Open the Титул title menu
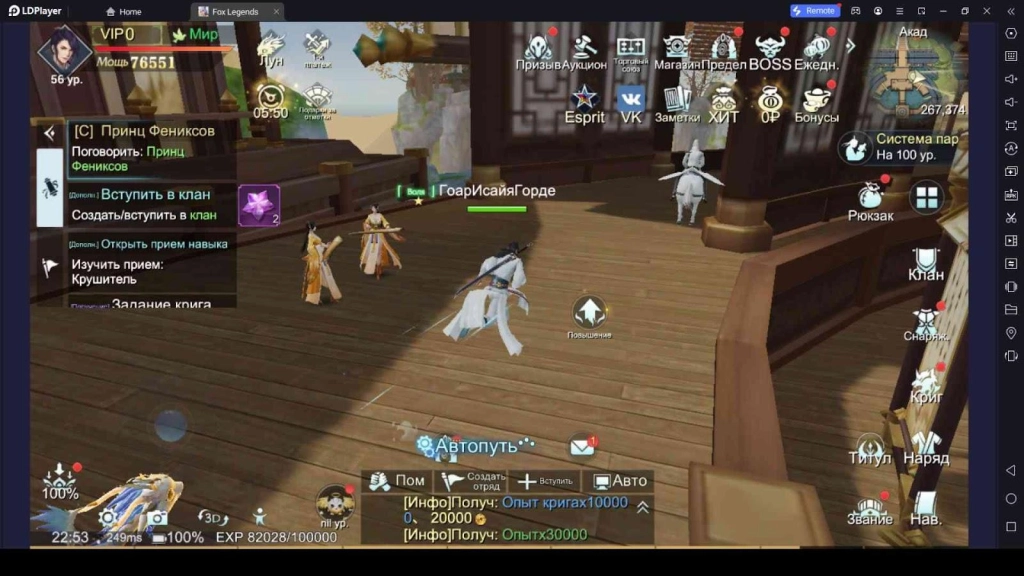 869,447
